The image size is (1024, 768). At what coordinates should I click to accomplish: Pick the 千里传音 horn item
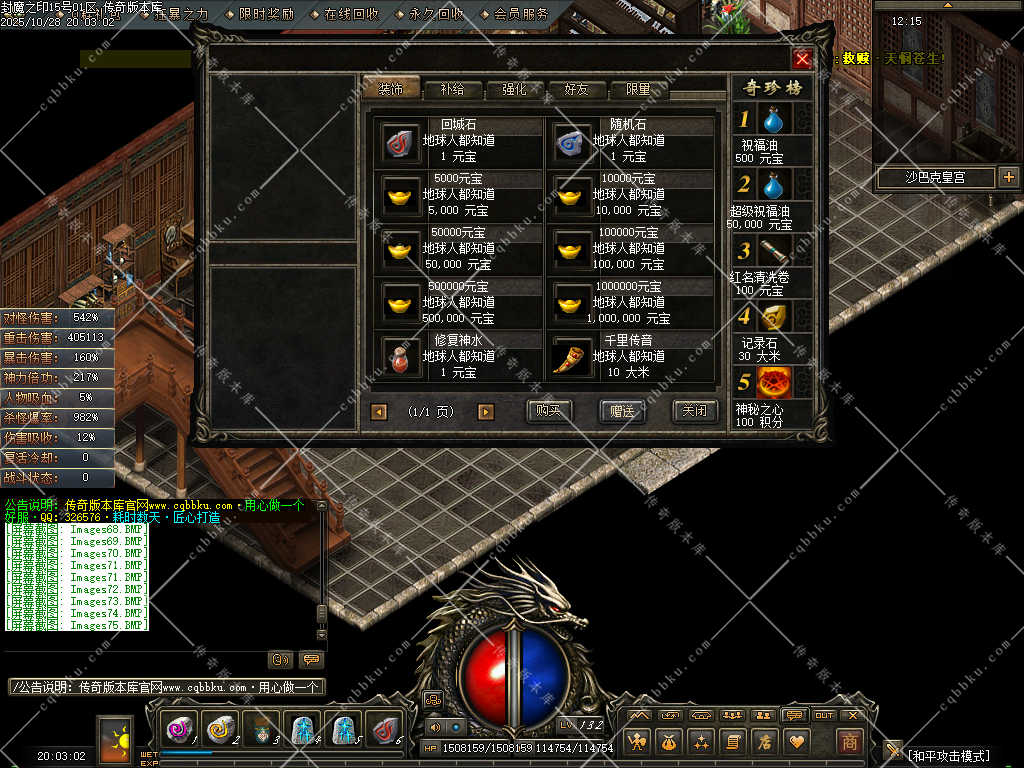(x=573, y=356)
